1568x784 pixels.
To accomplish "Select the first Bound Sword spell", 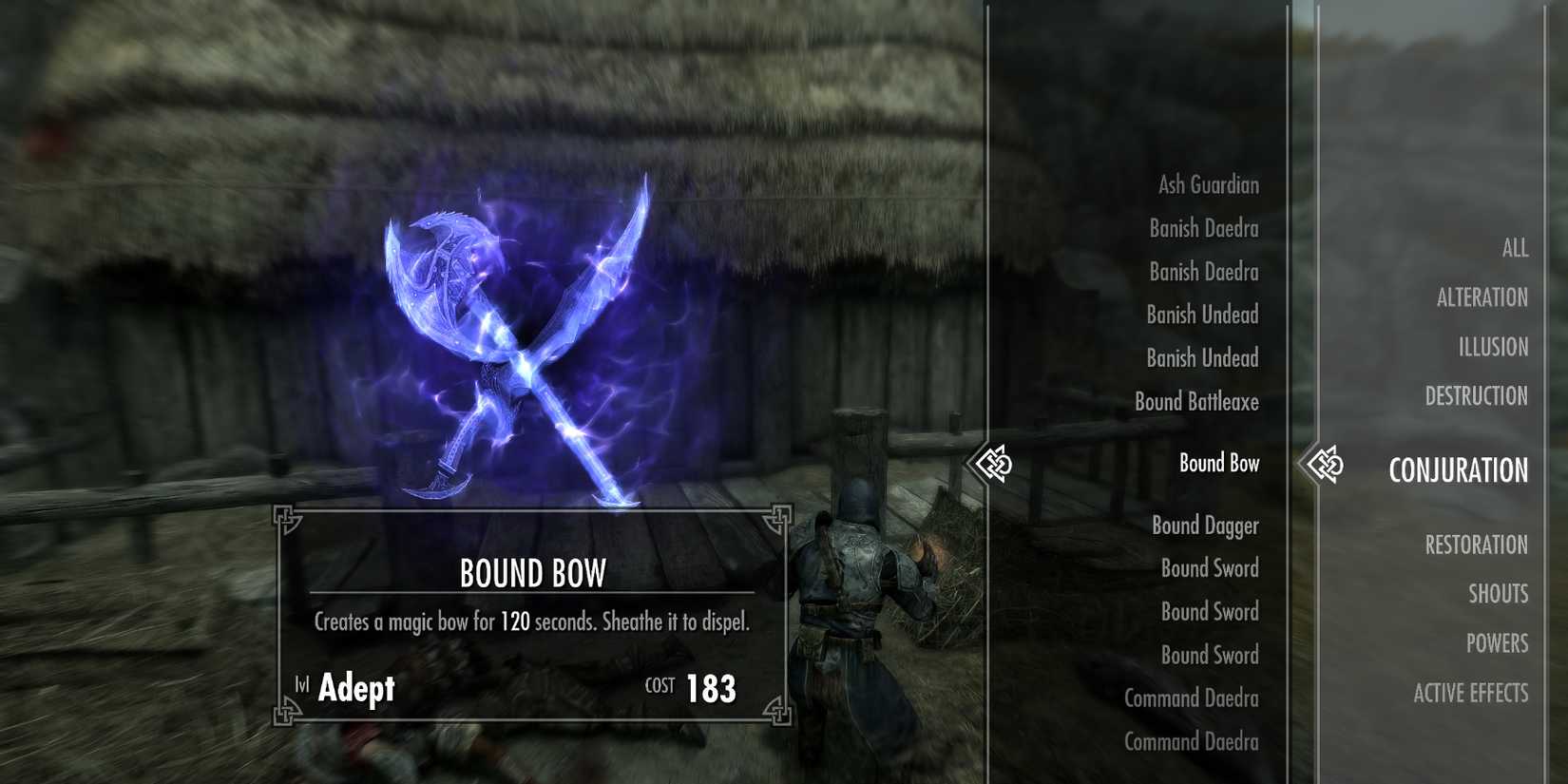I will pos(1210,568).
